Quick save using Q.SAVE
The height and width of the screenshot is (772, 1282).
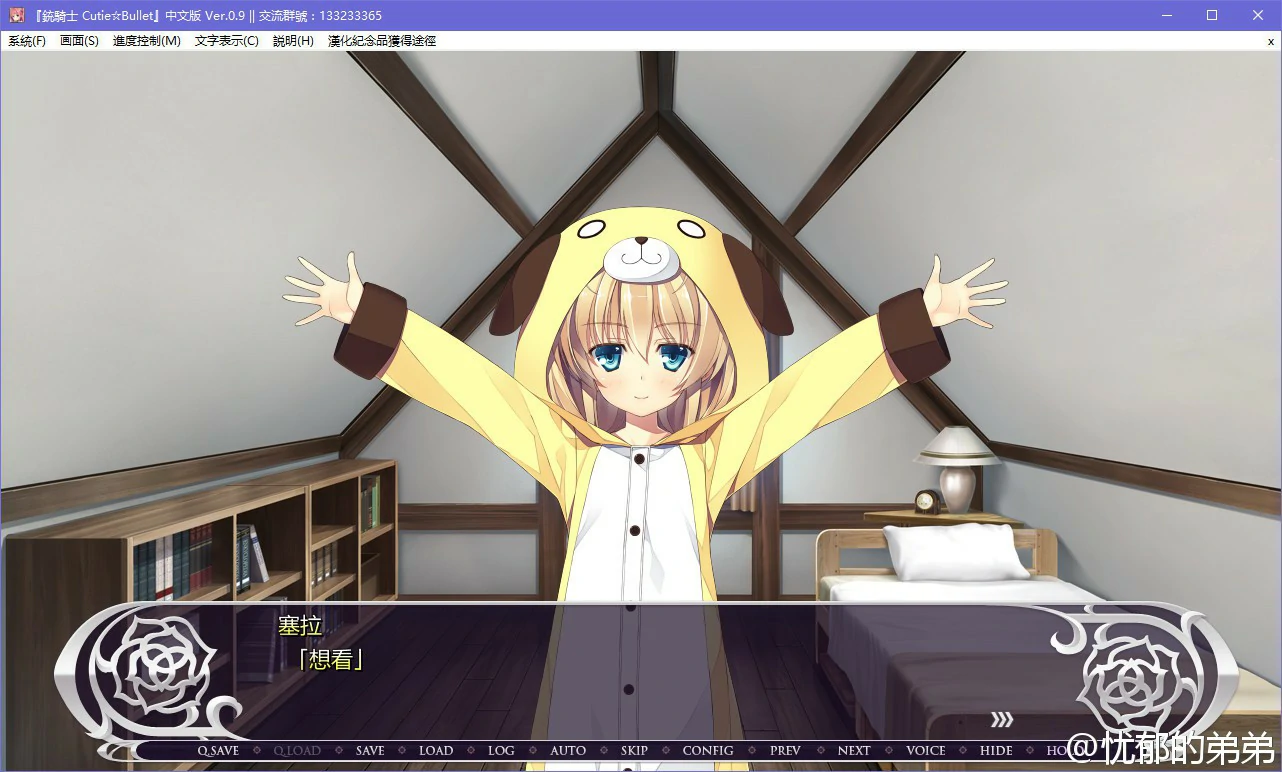coord(218,750)
